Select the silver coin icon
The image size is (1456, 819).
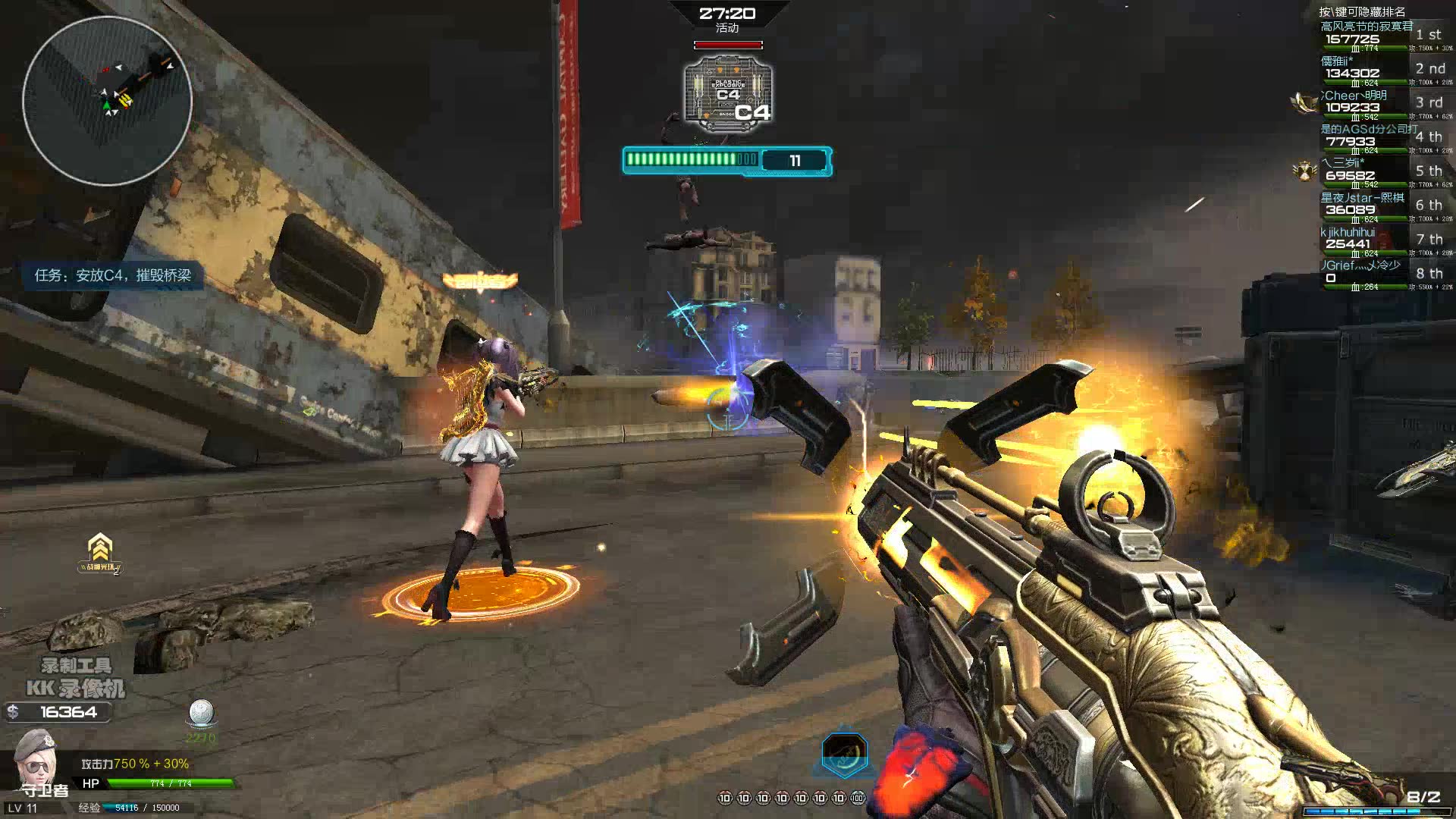click(201, 713)
